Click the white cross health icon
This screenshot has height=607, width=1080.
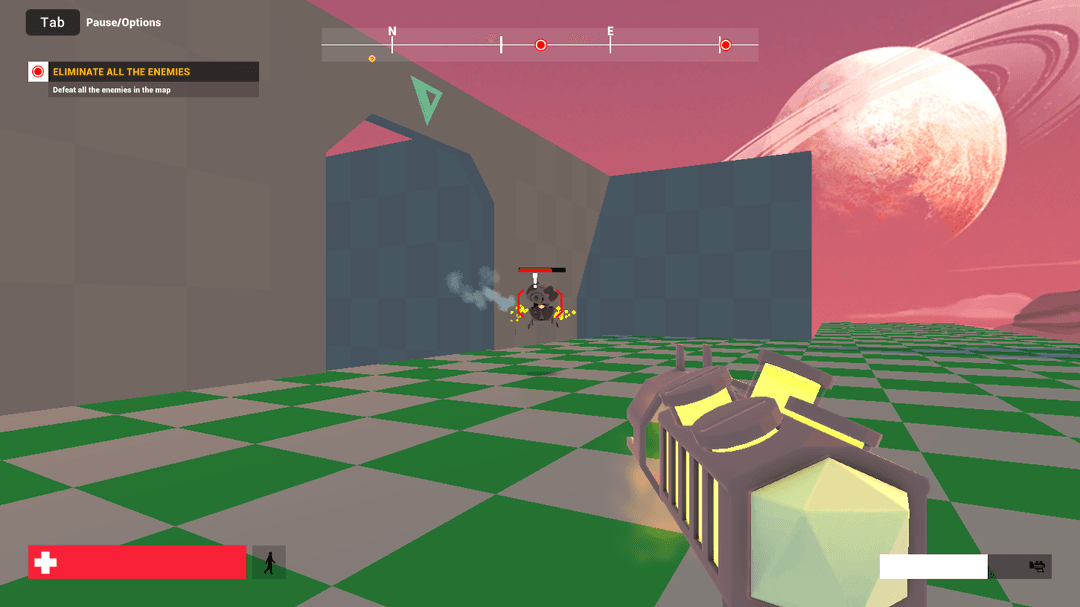point(45,563)
